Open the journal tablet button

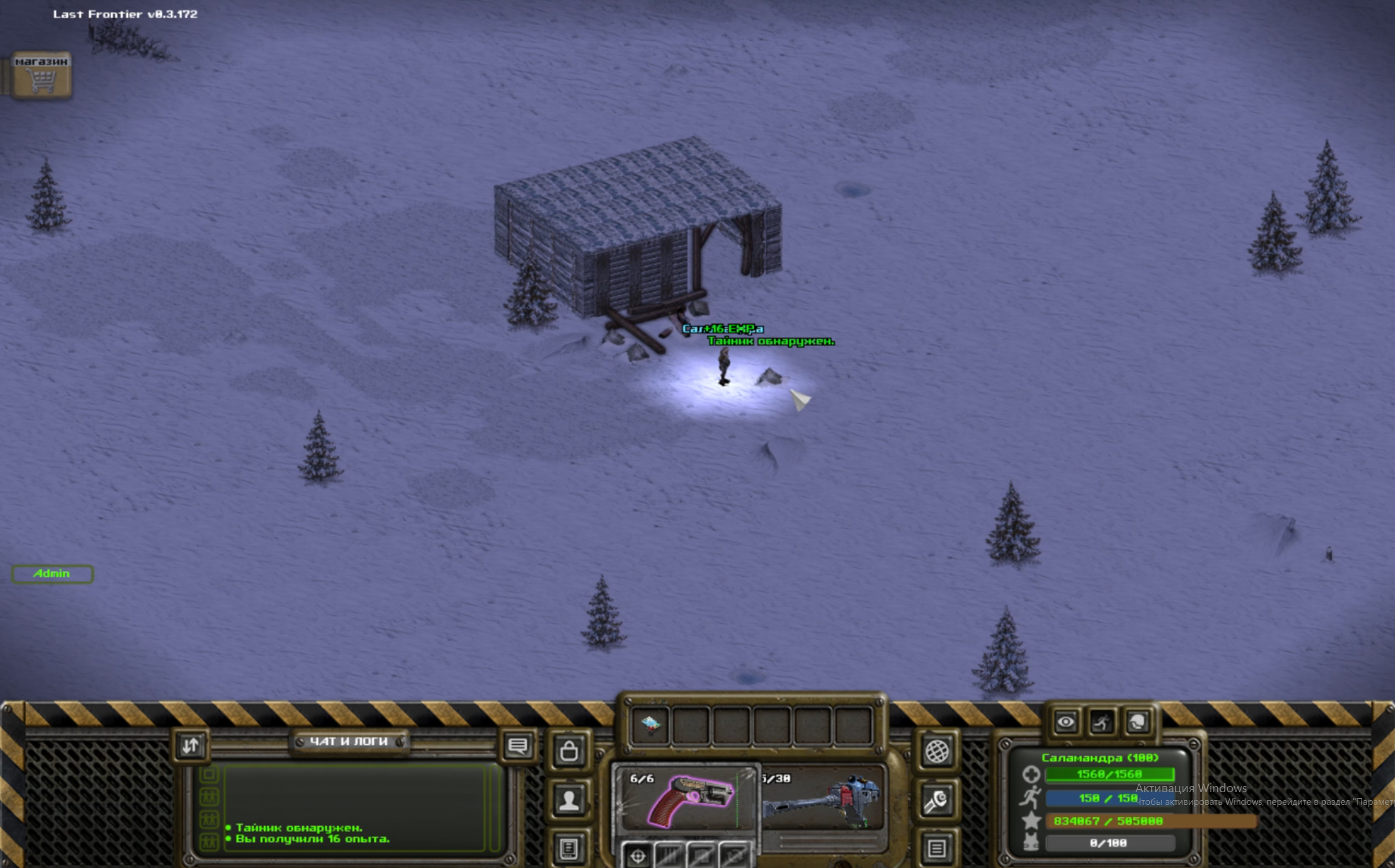click(x=569, y=848)
